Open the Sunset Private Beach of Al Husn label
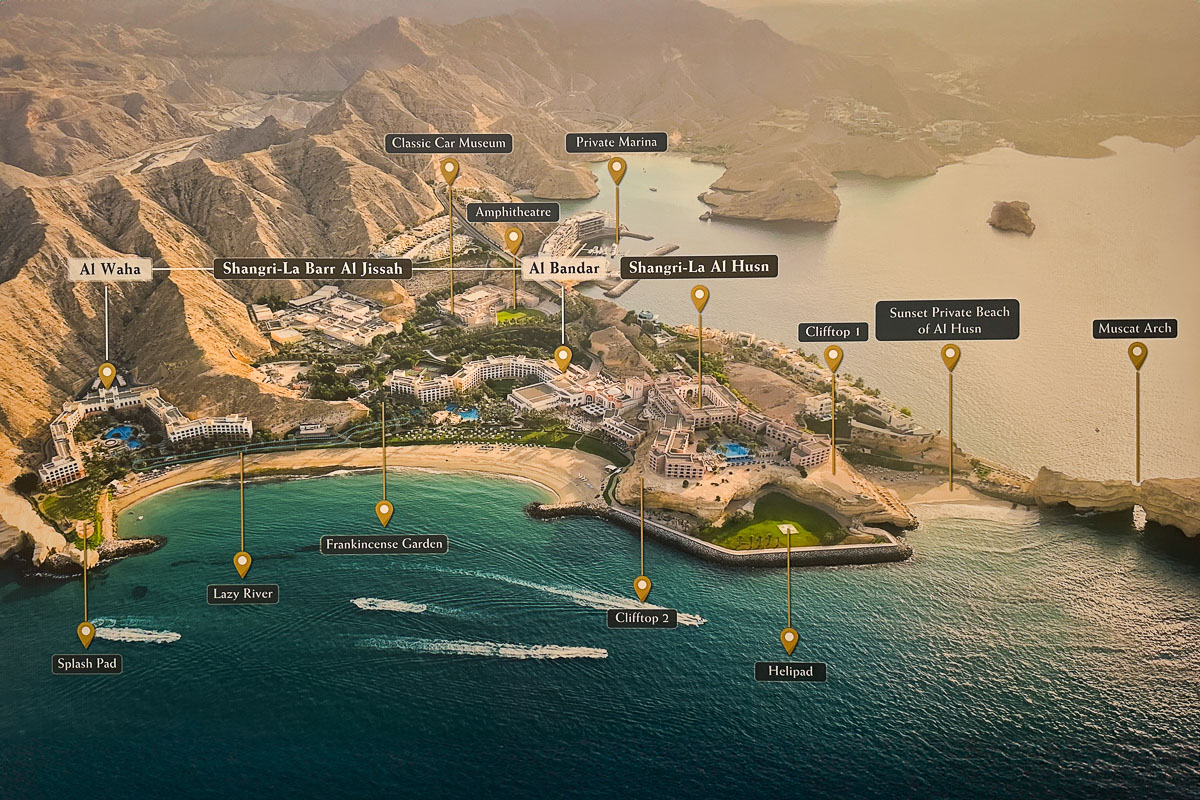Screen dimensions: 1200x800 [947, 320]
